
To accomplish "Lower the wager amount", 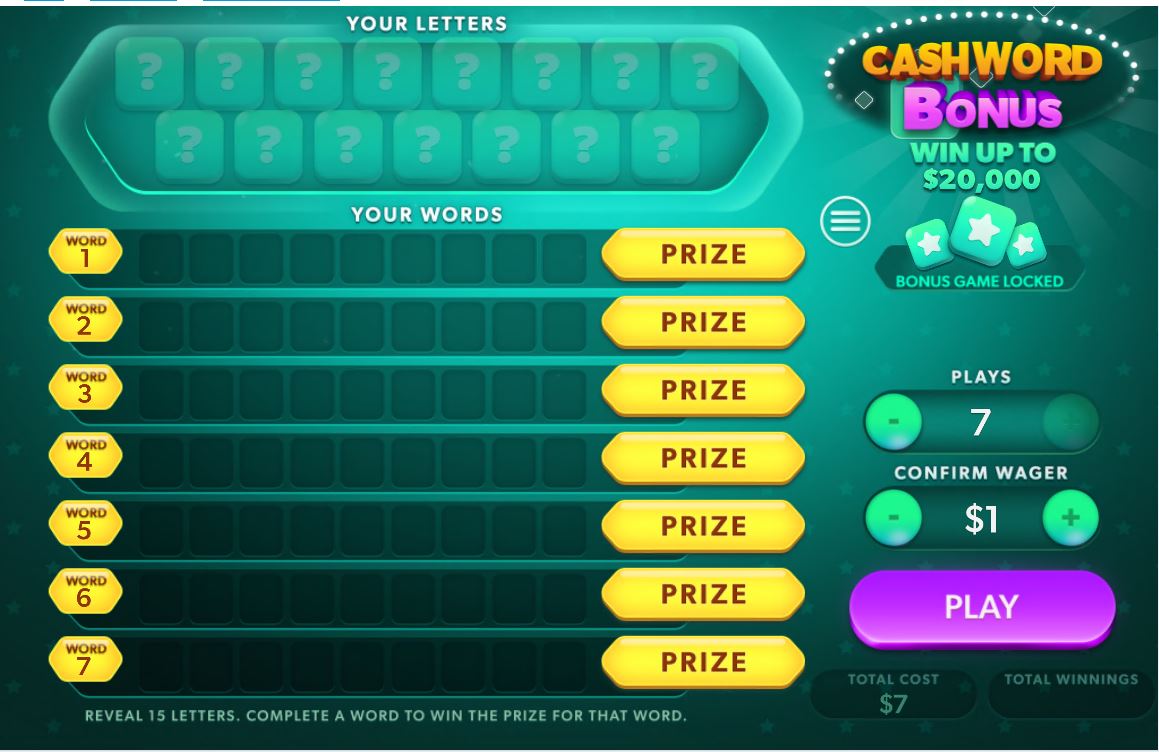I will point(893,518).
